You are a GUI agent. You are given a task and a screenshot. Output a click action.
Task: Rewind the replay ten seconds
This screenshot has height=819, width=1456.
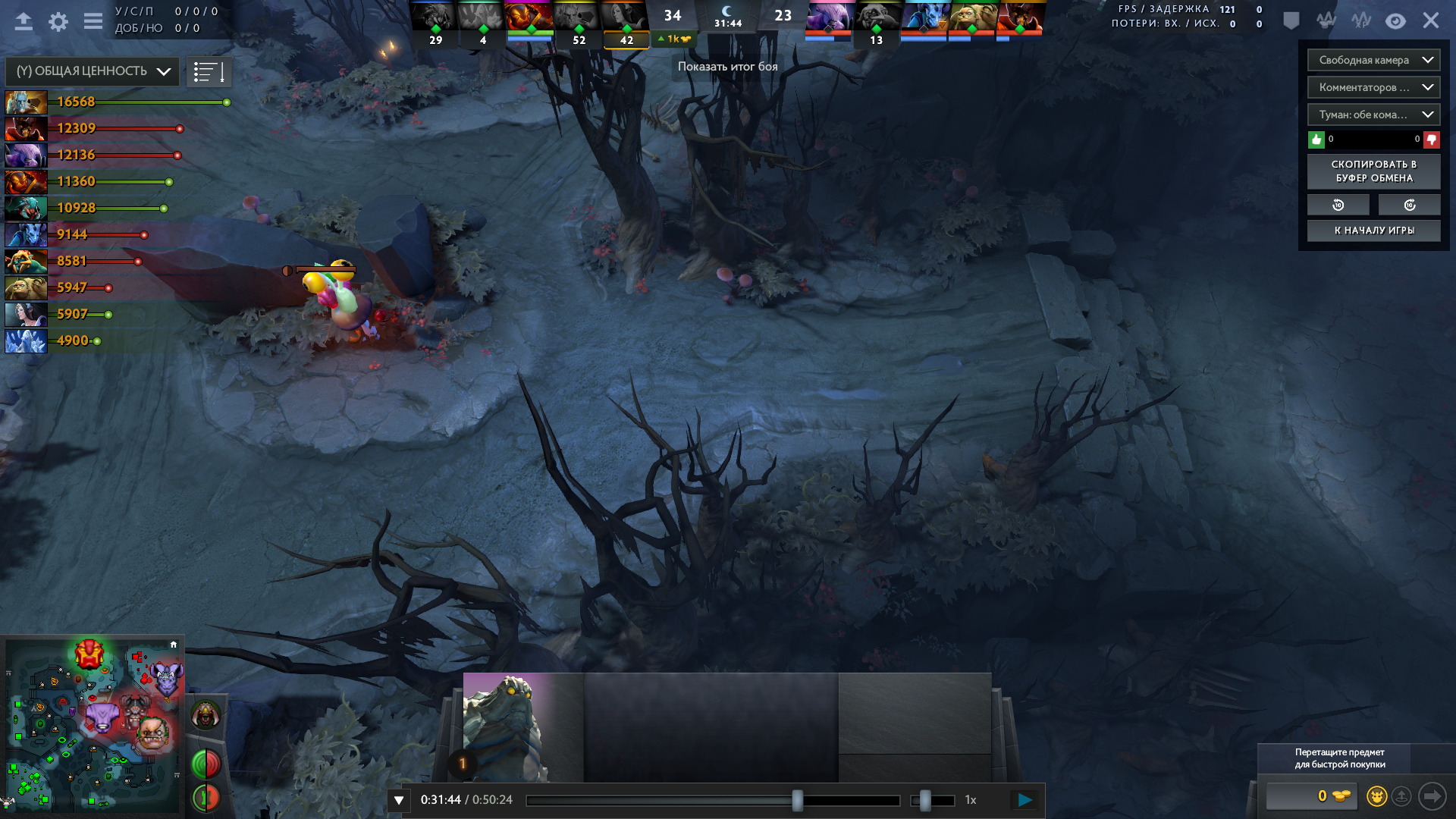point(1338,205)
